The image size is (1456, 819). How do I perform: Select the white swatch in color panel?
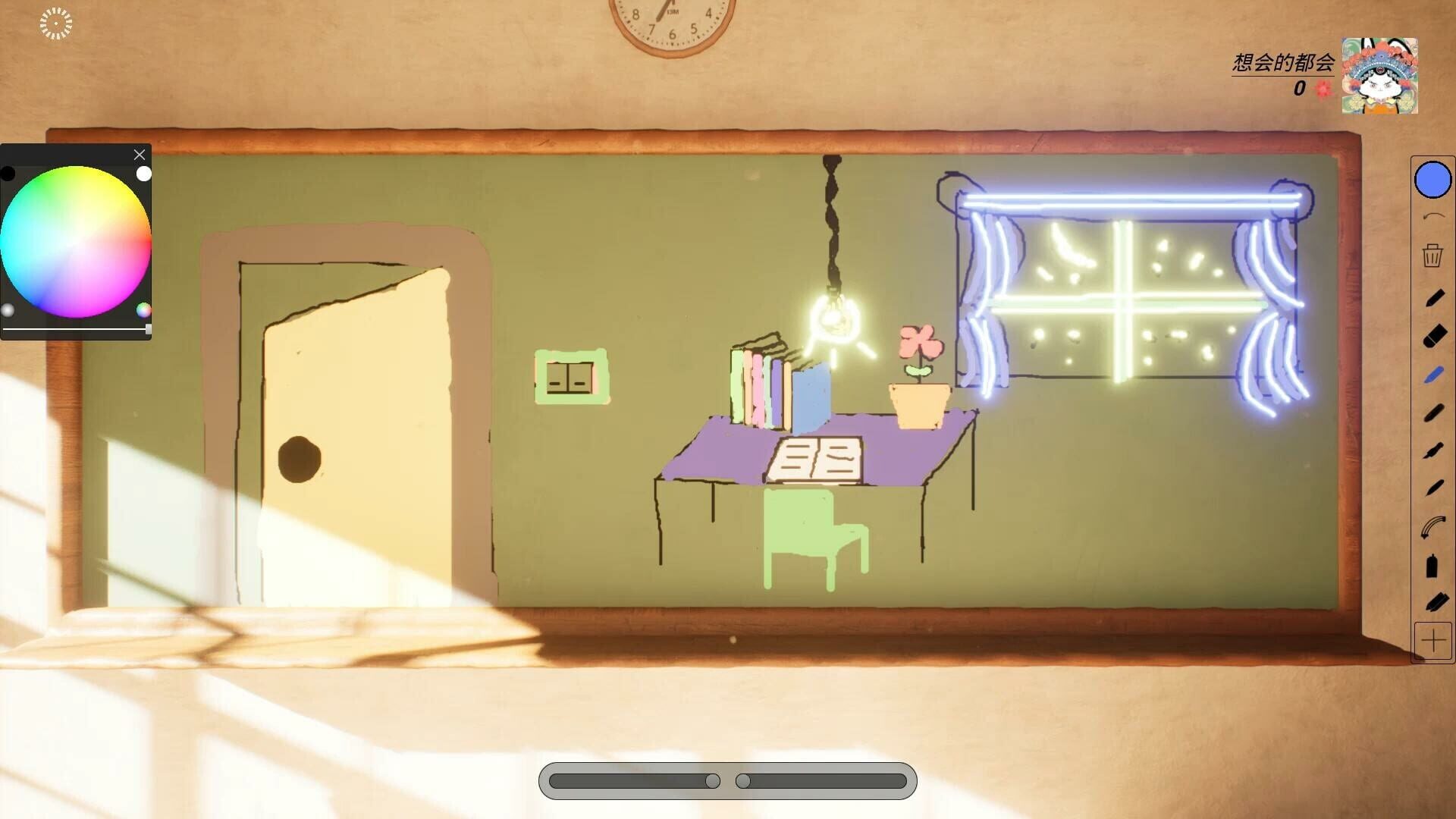coord(143,174)
